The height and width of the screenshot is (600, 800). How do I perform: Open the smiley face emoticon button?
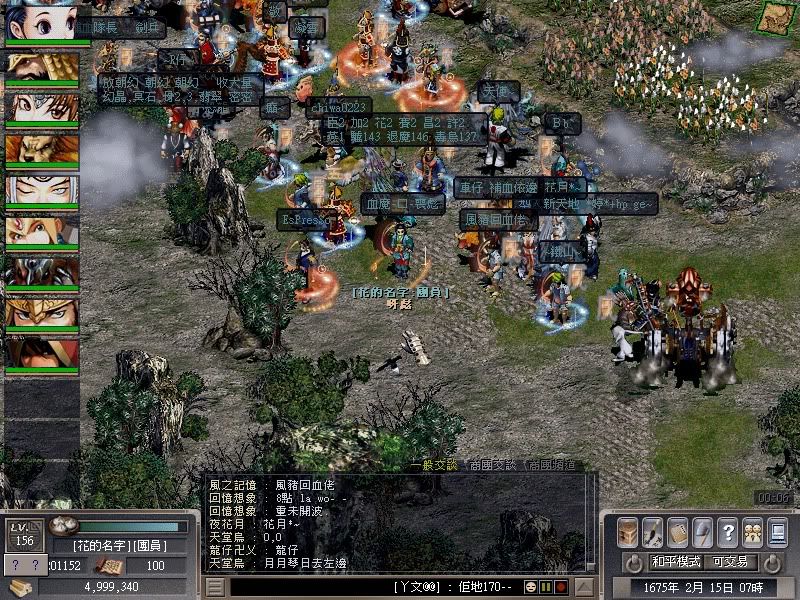point(531,586)
